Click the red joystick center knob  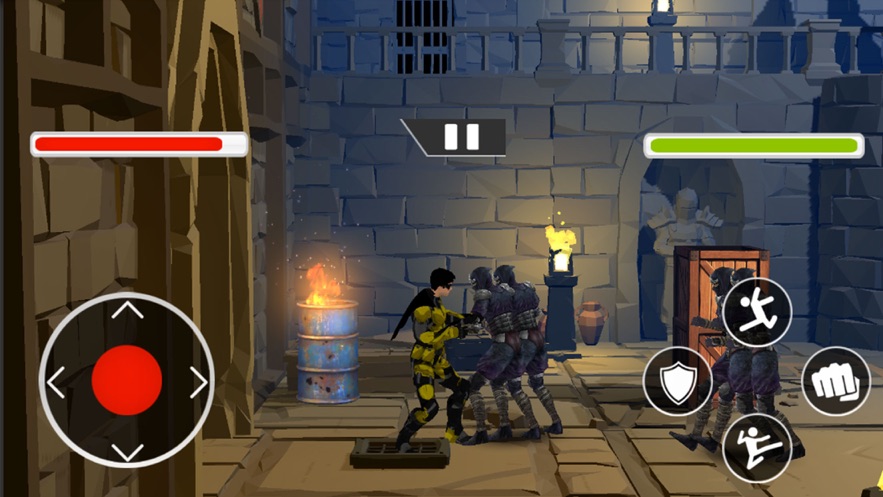pos(127,381)
